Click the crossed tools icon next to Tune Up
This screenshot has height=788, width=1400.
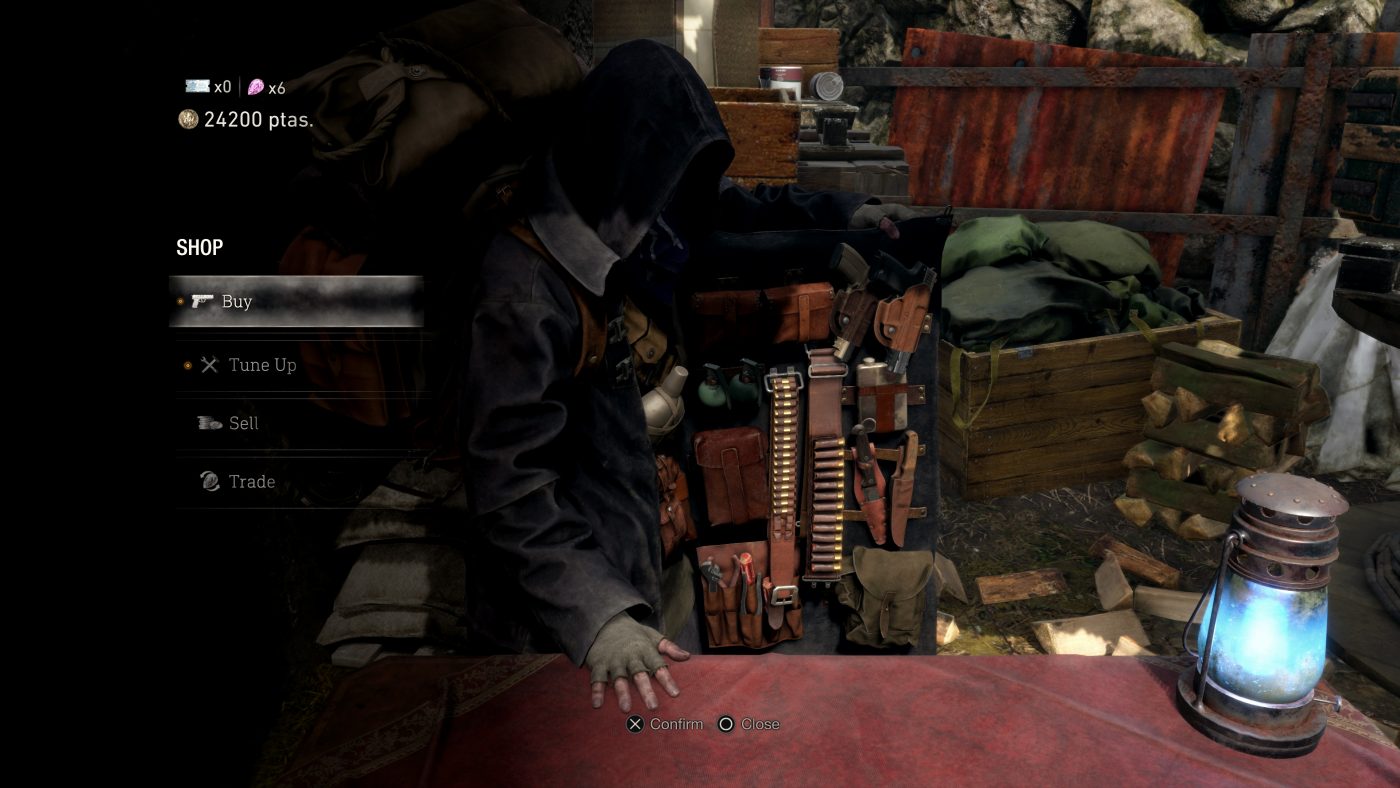tap(209, 366)
